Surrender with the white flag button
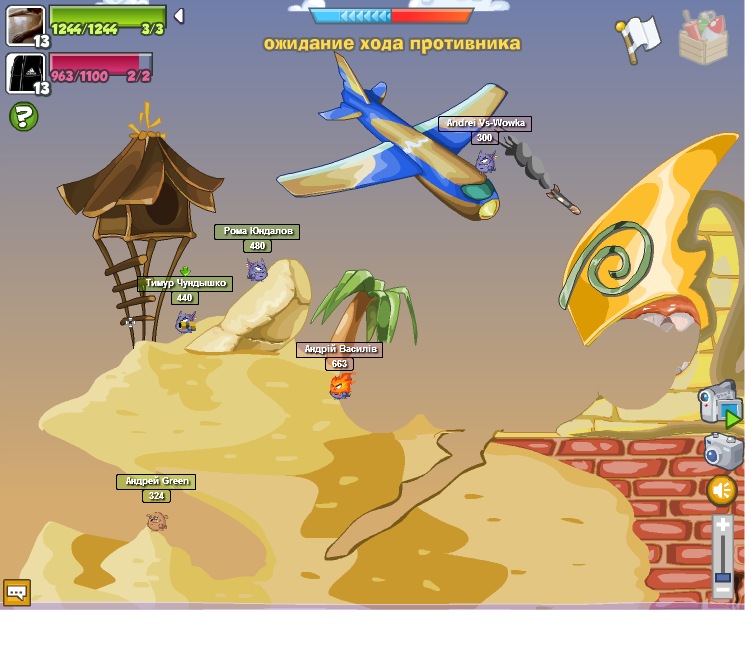745x650 pixels. (638, 39)
